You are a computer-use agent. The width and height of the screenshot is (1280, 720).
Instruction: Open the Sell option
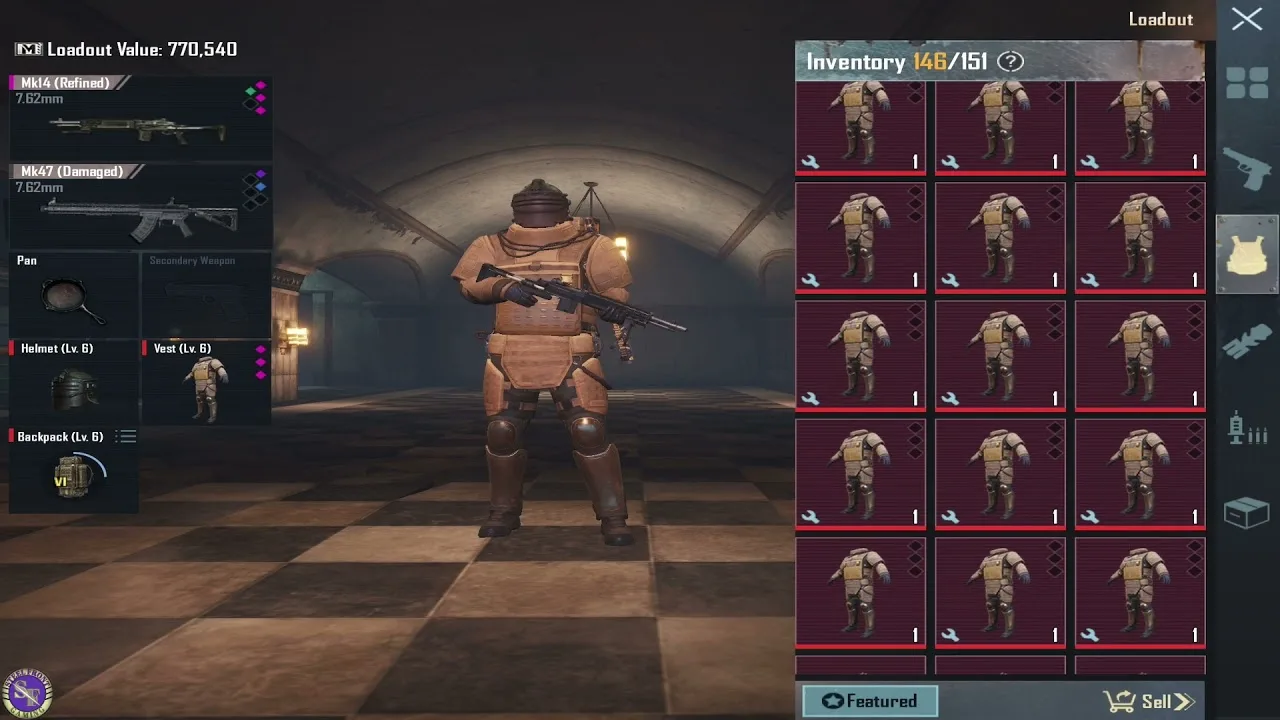(1148, 701)
